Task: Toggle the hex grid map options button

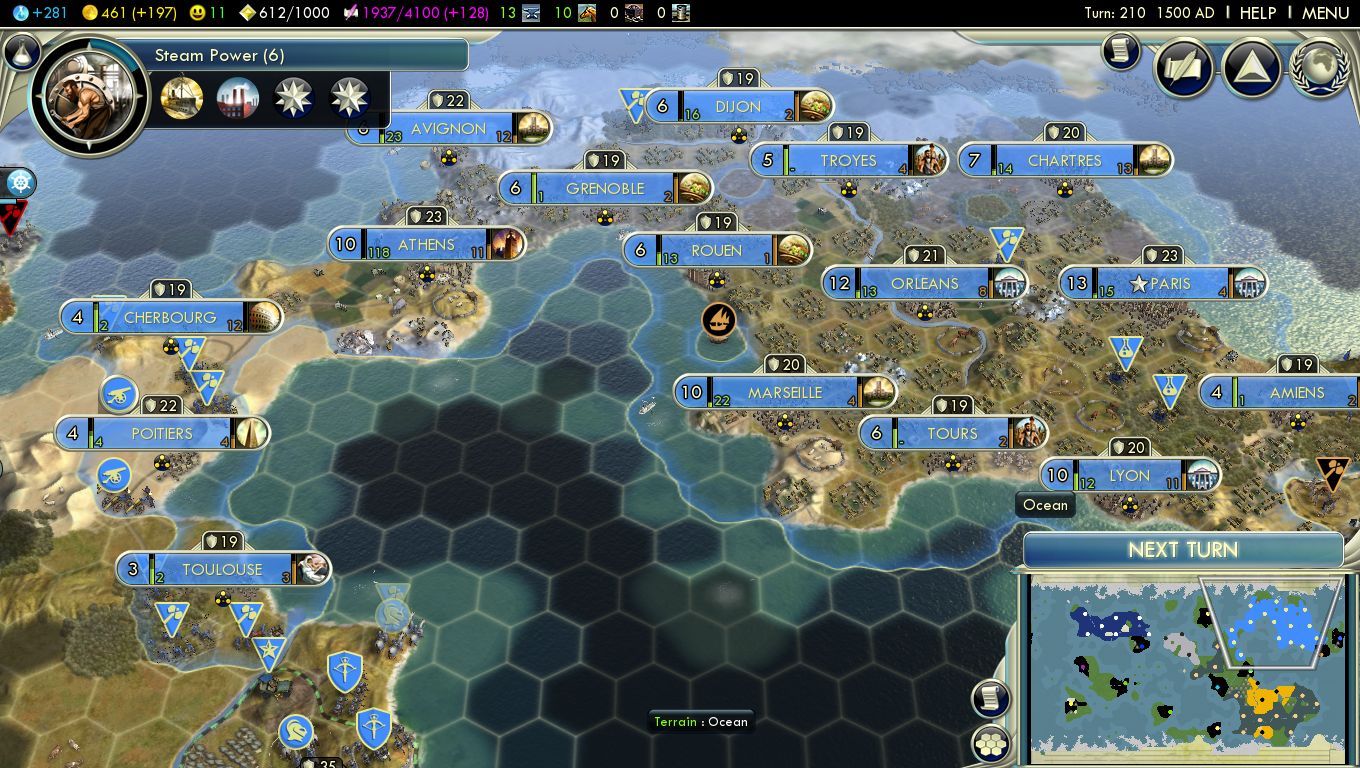Action: point(989,745)
